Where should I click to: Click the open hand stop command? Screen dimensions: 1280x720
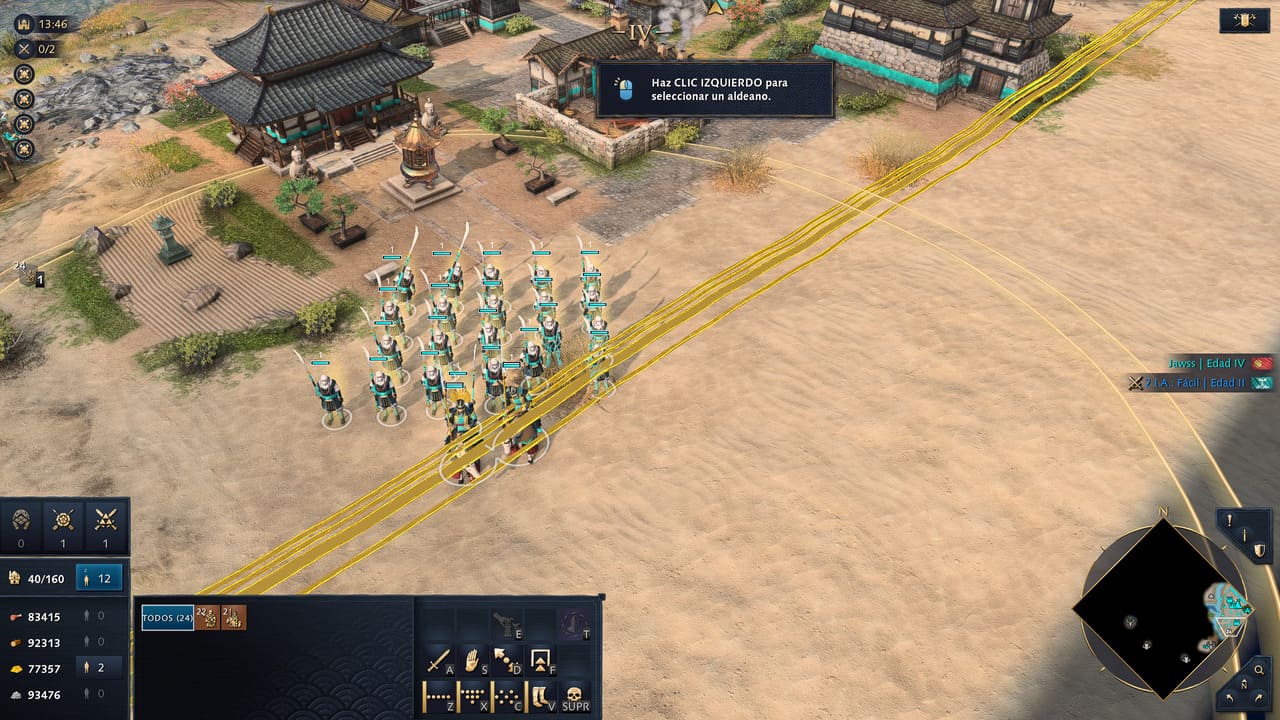[x=473, y=661]
